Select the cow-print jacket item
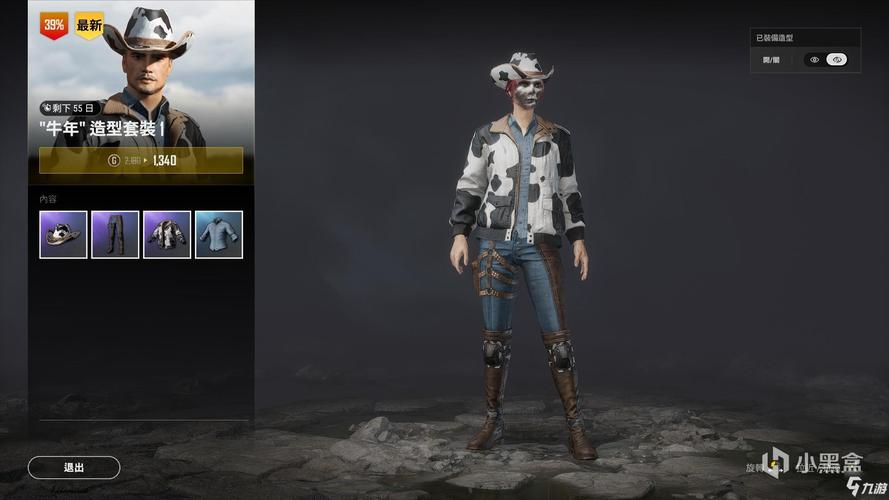Screen dimensions: 889x500 [167, 234]
